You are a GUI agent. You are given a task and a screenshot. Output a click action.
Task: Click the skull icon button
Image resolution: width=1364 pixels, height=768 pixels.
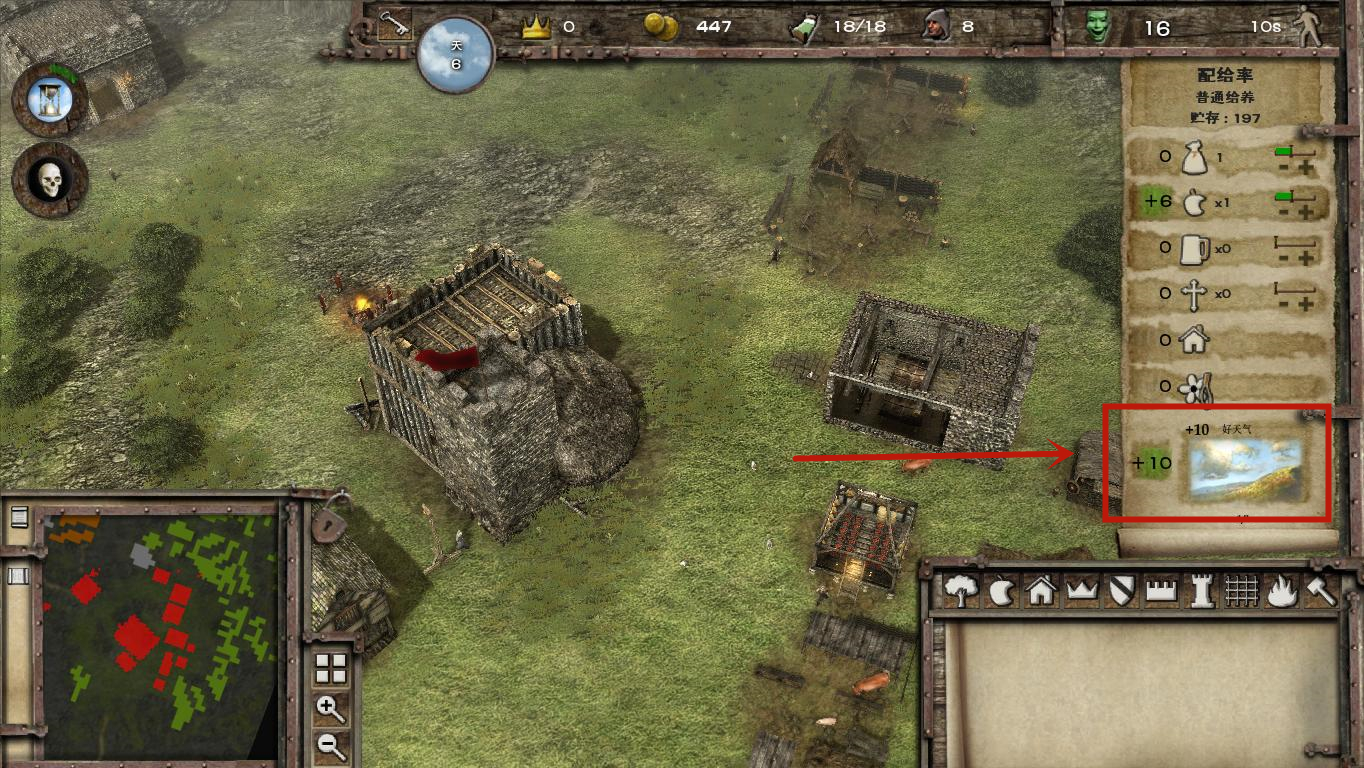coord(49,181)
